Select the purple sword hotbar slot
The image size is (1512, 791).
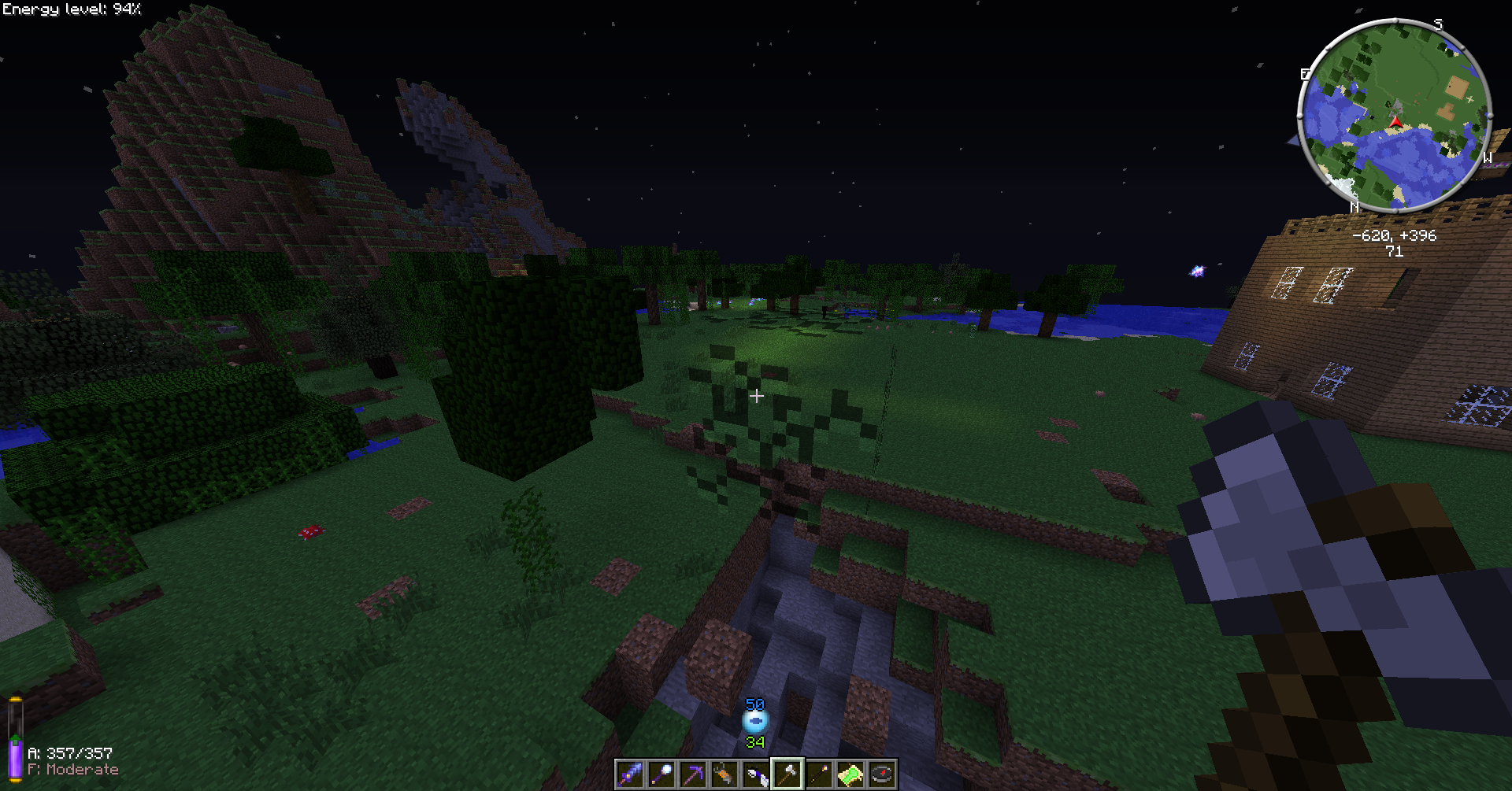click(x=630, y=774)
